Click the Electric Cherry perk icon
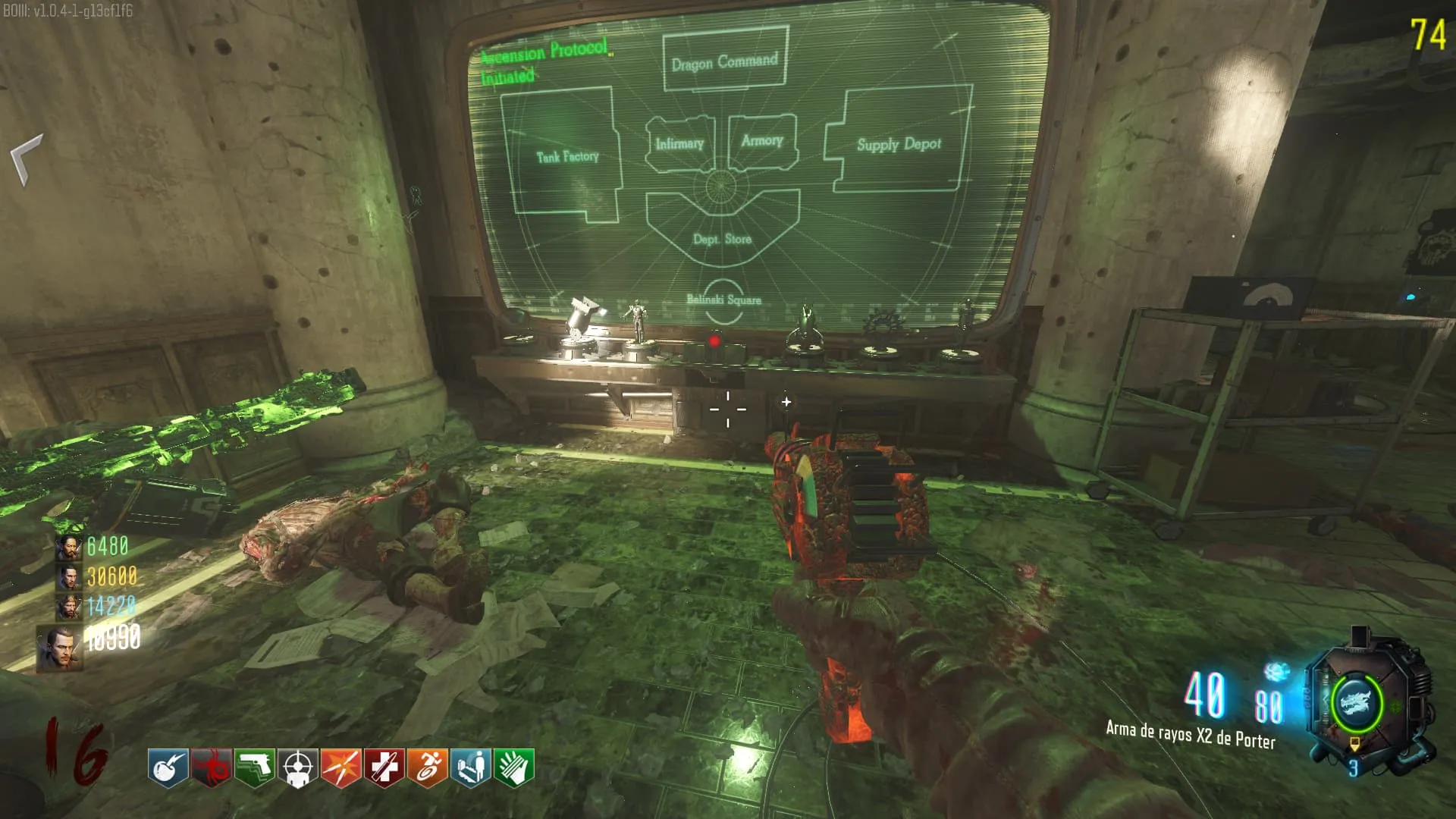 pos(168,767)
